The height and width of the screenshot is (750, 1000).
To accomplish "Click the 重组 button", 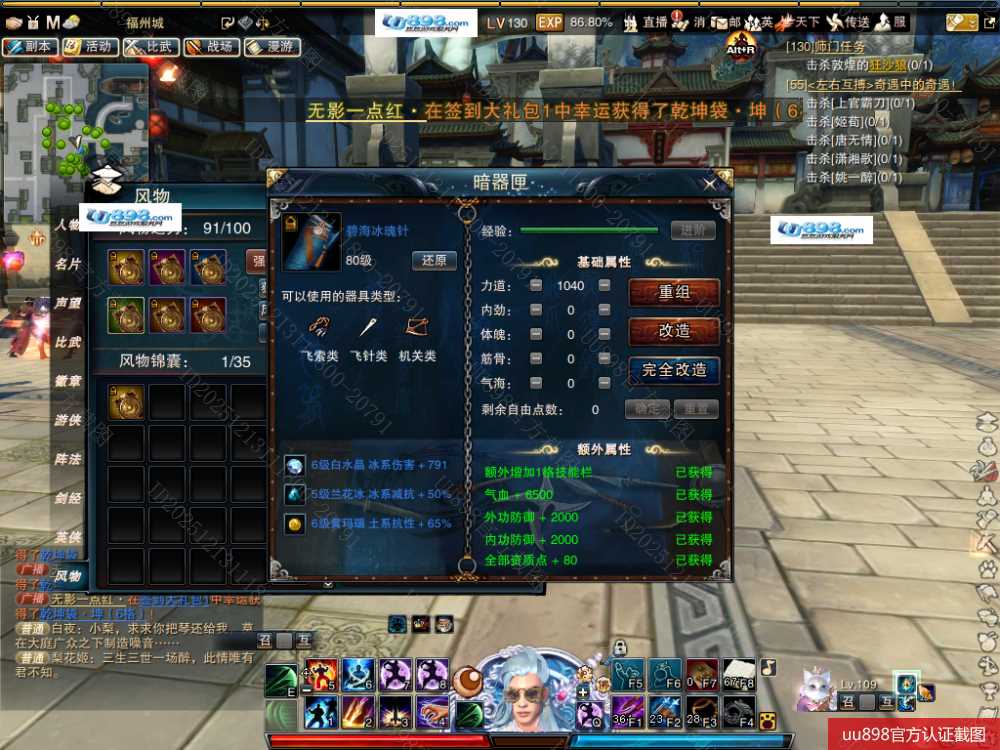I will pyautogui.click(x=674, y=292).
